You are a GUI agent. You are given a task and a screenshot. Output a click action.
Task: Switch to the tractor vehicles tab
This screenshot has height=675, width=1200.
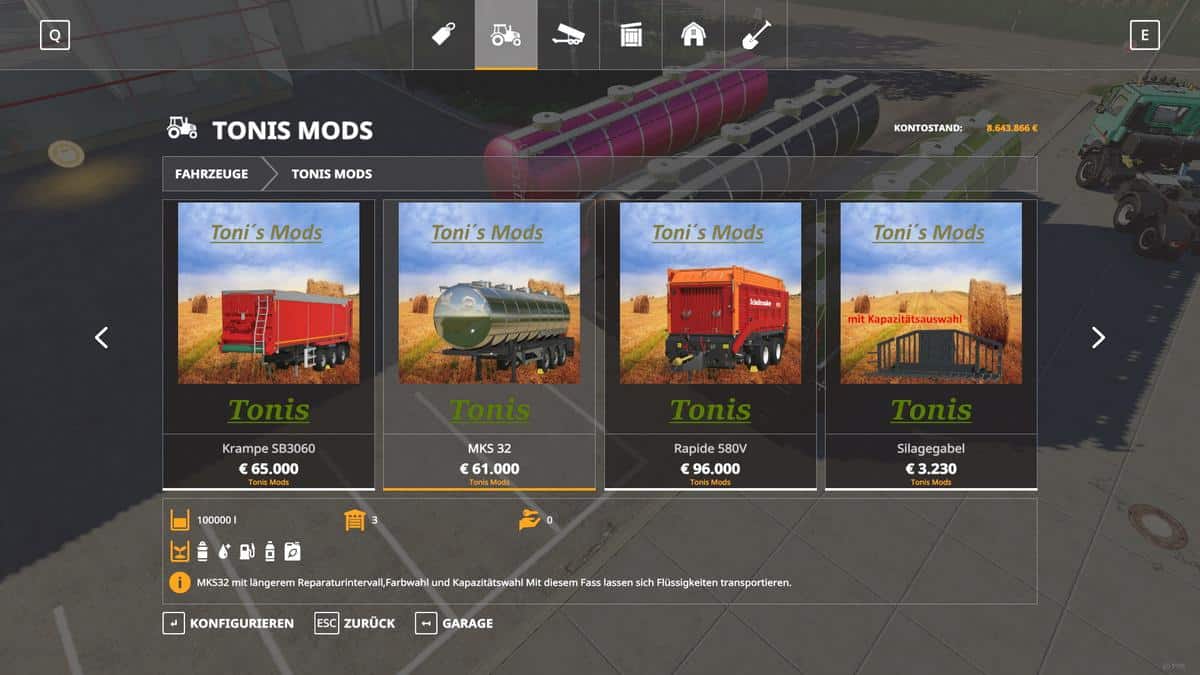506,35
